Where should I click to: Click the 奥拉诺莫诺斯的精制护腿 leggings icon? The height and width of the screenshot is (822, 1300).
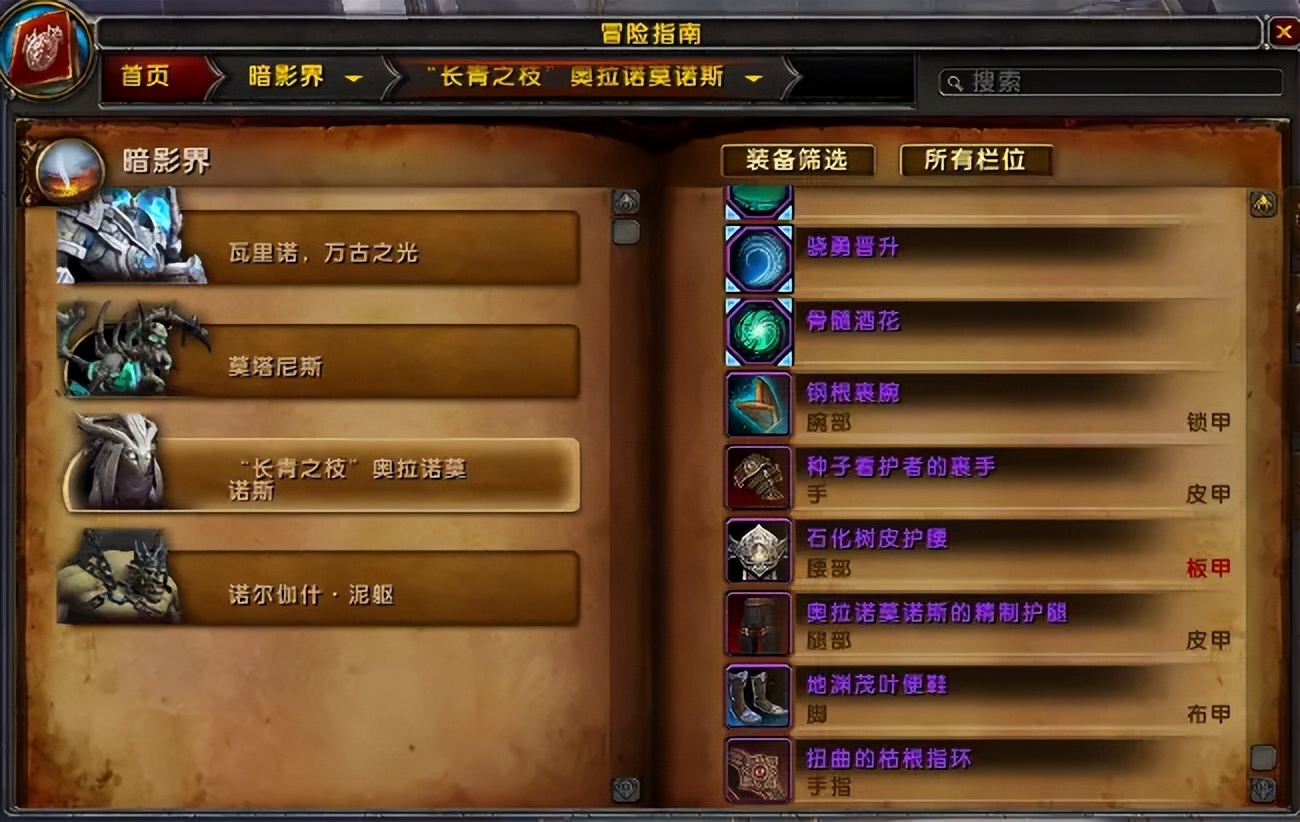(x=757, y=624)
